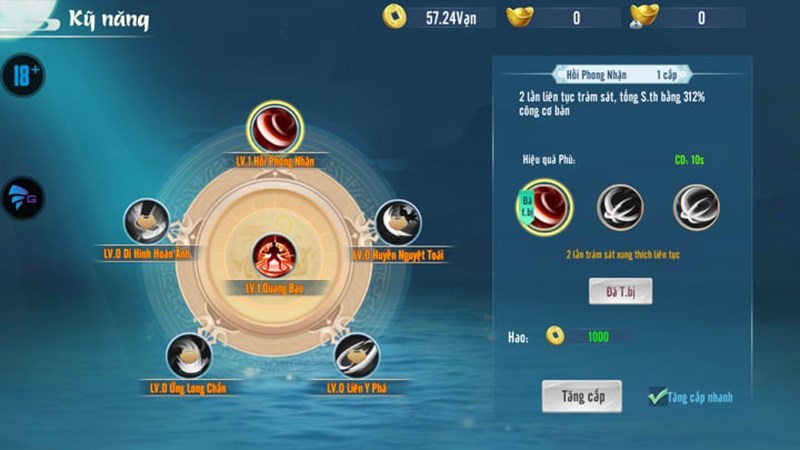This screenshot has width=800, height=450.
Task: Click the Đã T.bị equip button
Action: [620, 291]
